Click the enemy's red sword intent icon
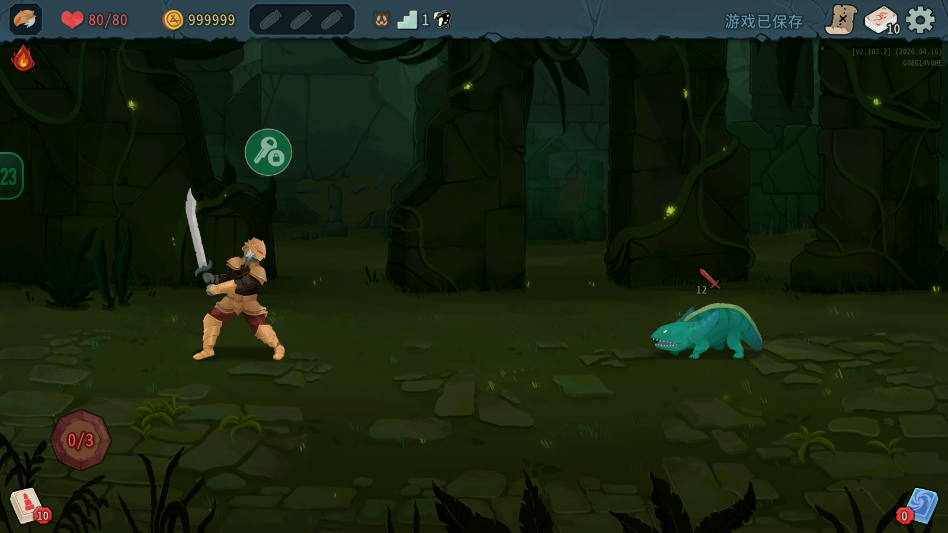The image size is (948, 533). (x=709, y=278)
